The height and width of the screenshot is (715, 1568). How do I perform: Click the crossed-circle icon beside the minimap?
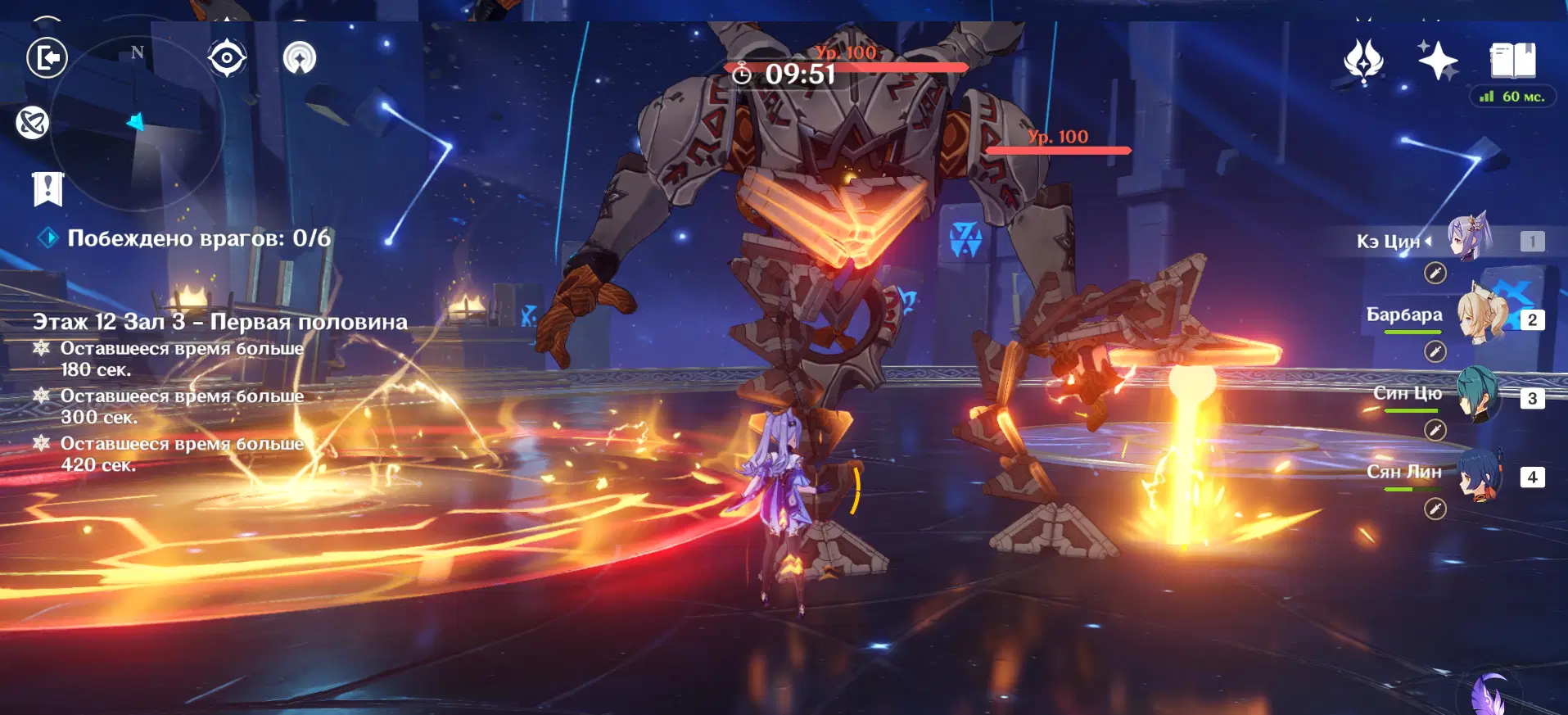(33, 123)
